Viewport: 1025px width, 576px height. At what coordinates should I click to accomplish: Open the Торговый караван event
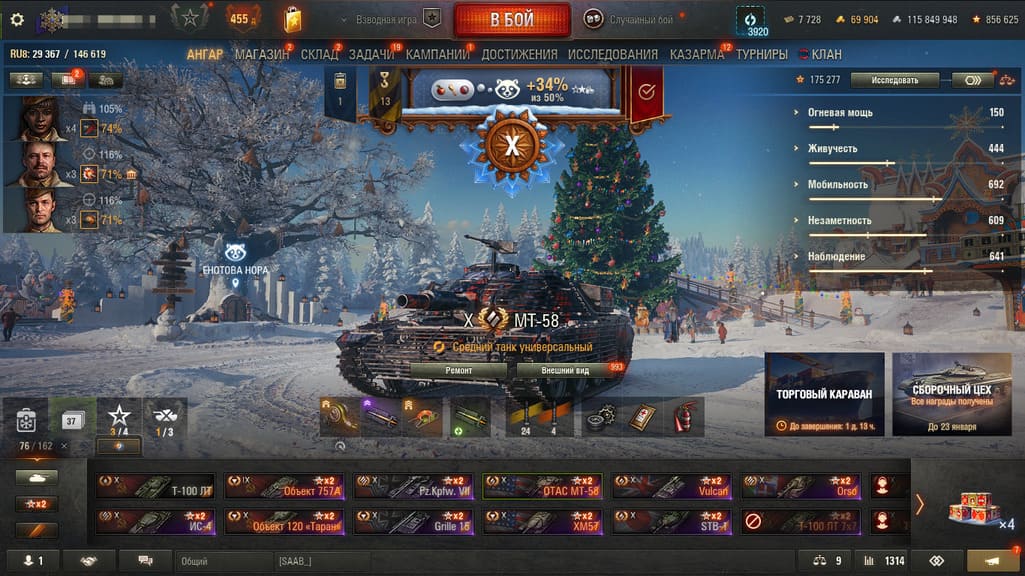[824, 394]
